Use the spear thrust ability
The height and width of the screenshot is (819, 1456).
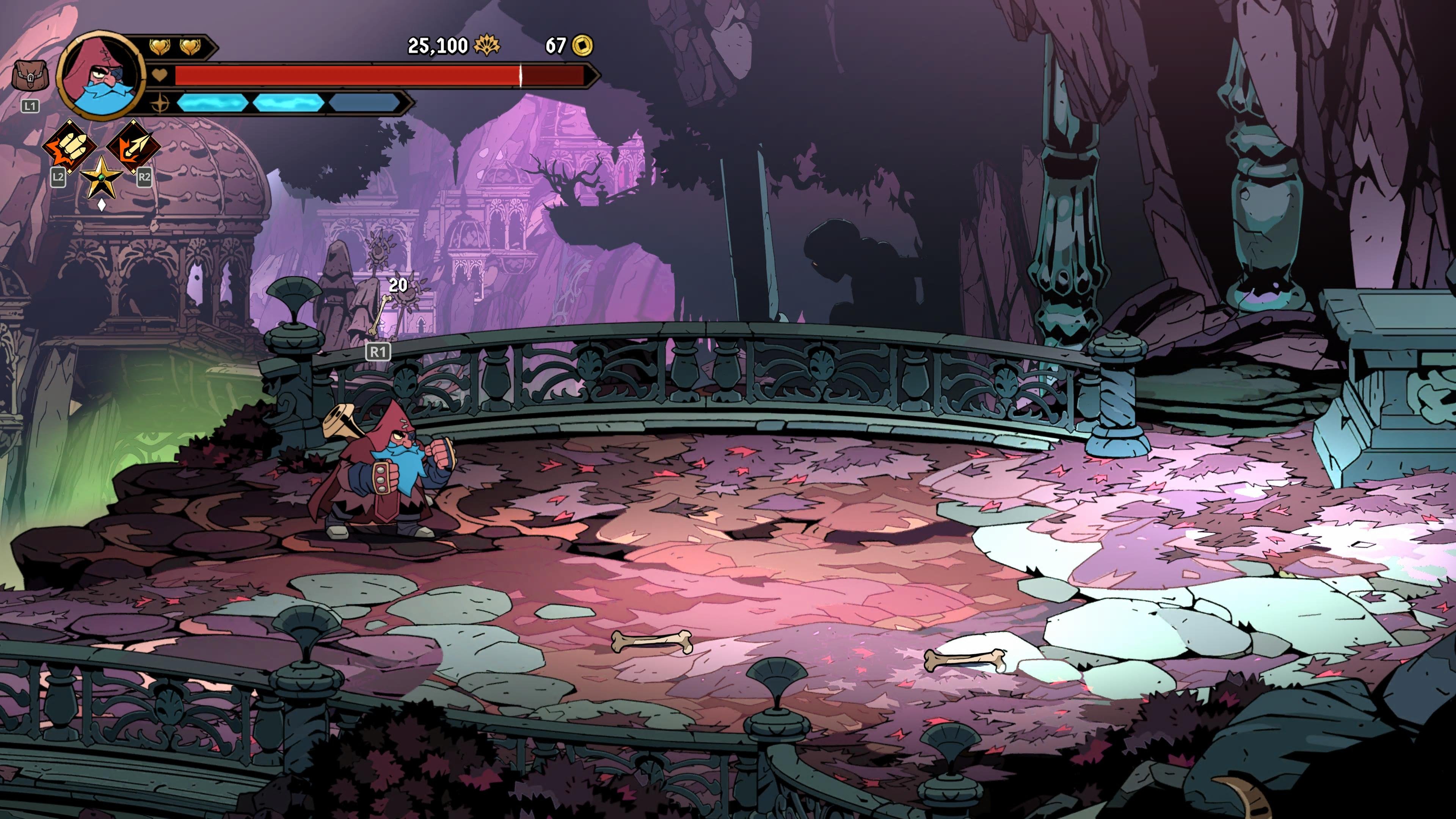click(133, 146)
